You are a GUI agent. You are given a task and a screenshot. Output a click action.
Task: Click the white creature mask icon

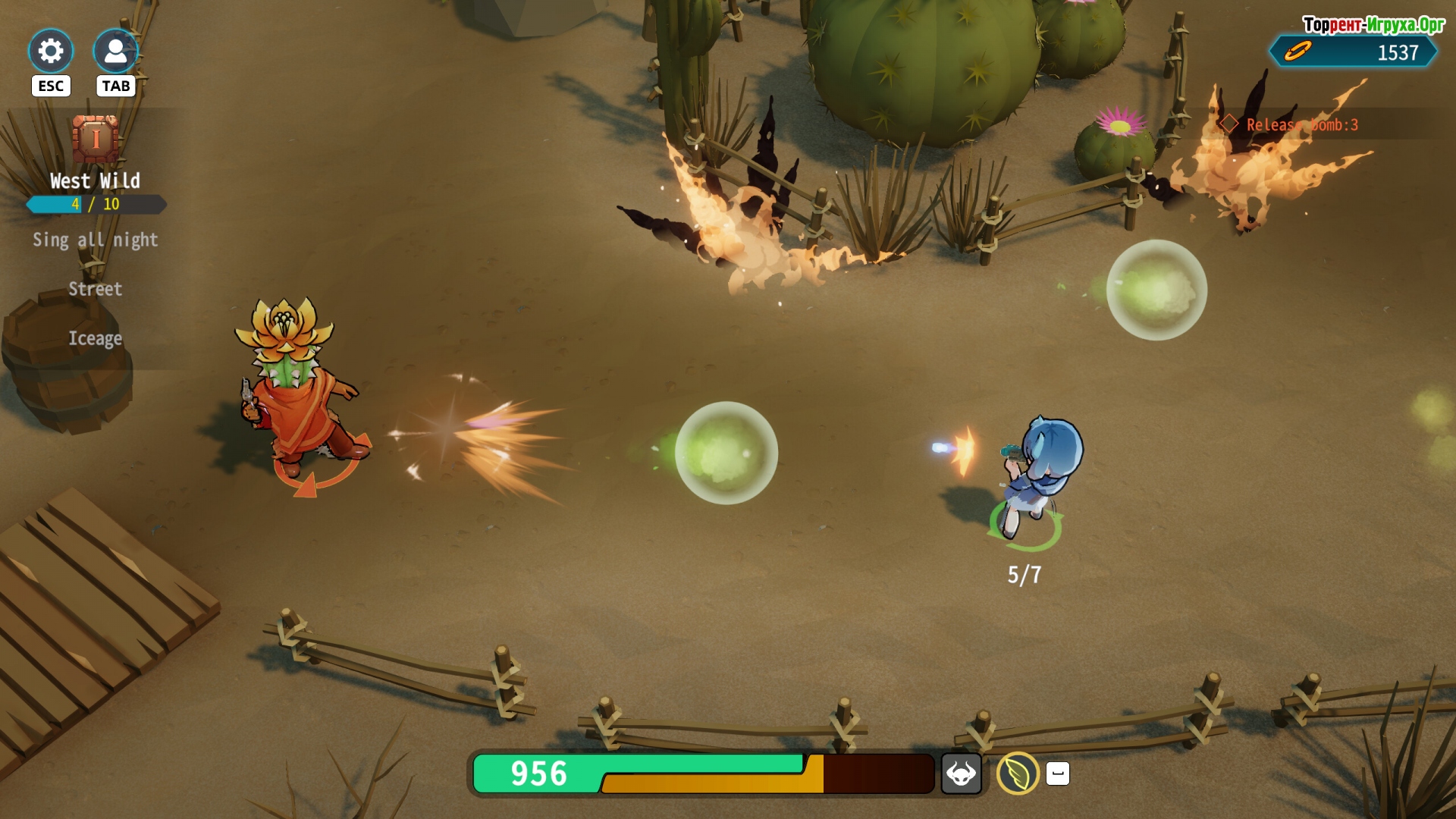tap(961, 773)
